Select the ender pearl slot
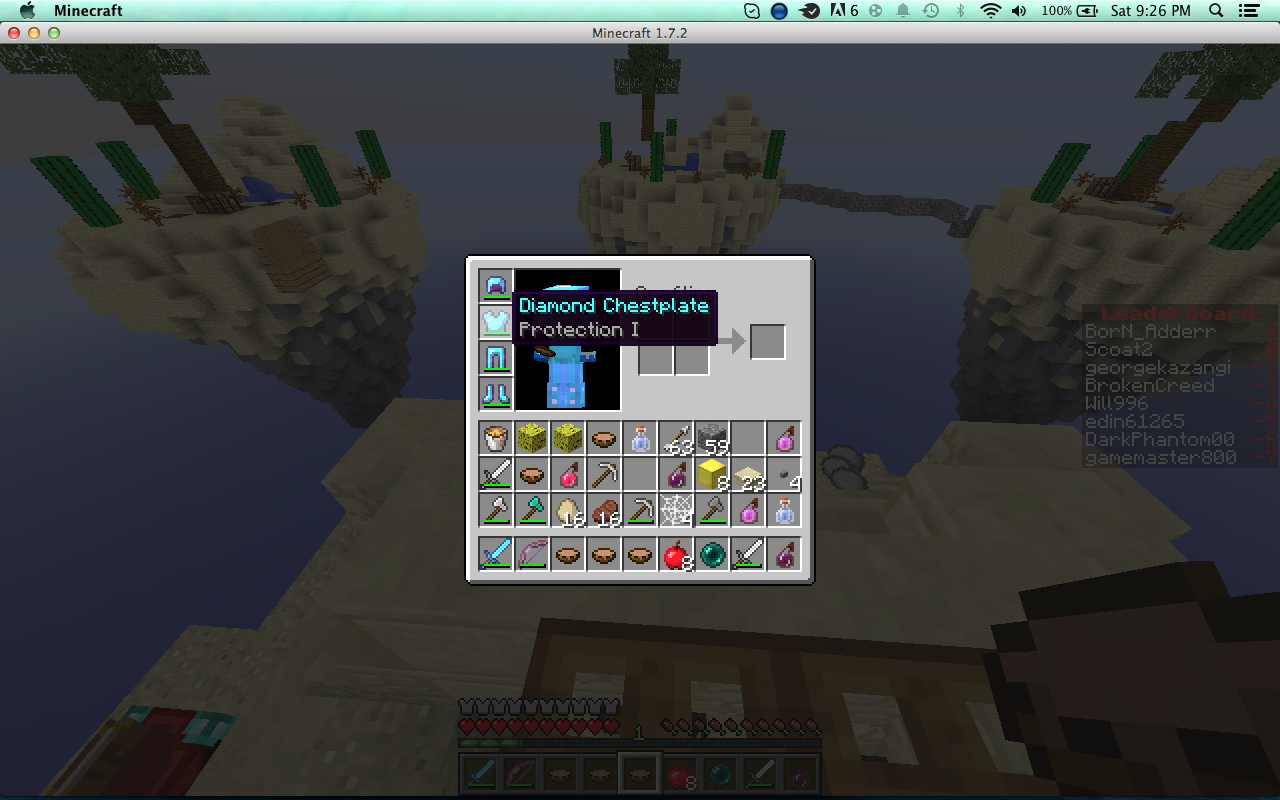The image size is (1280, 800). coord(712,554)
